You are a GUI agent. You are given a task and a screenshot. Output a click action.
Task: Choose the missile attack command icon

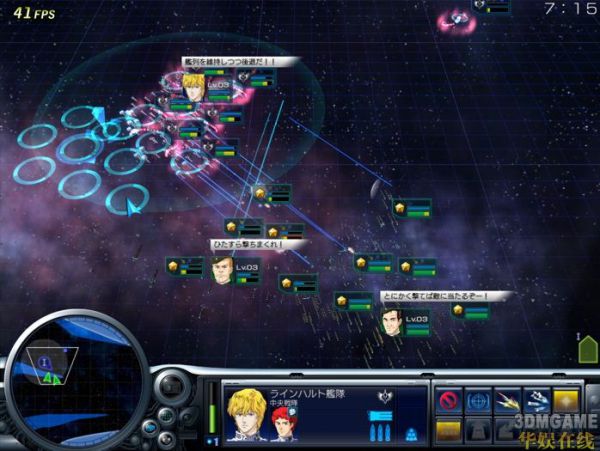pos(508,401)
